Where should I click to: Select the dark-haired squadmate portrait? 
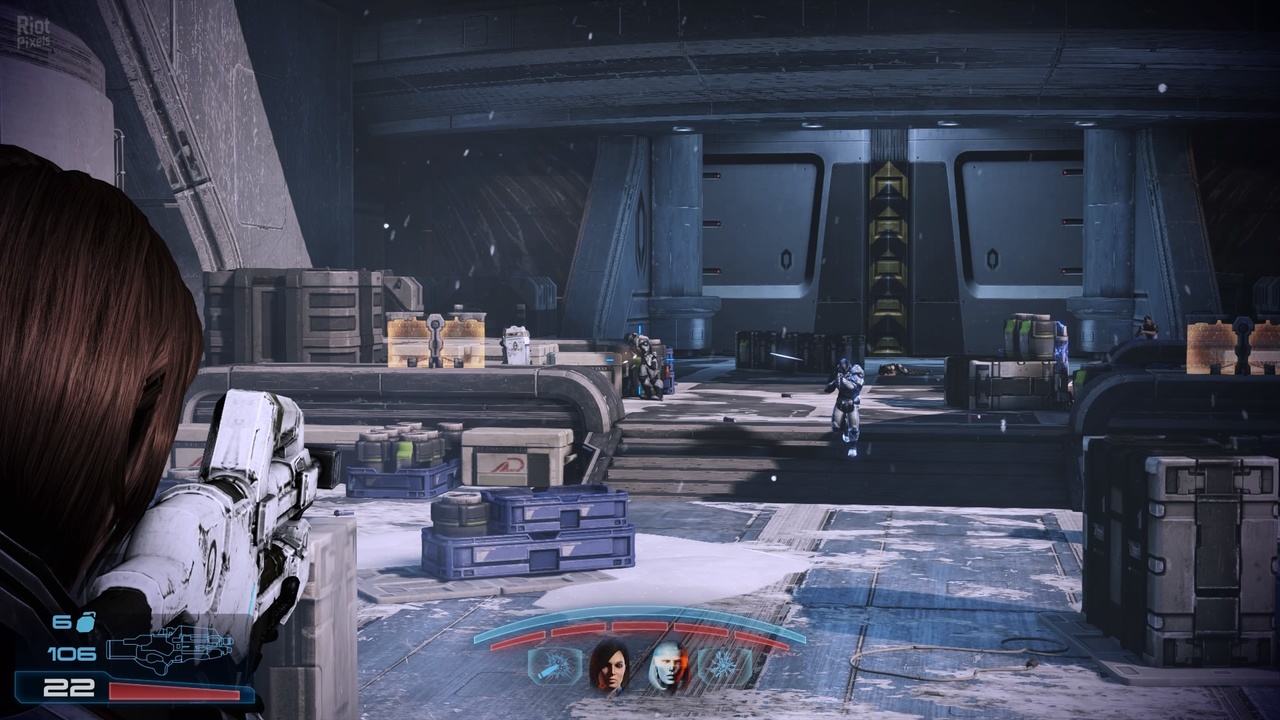(608, 665)
